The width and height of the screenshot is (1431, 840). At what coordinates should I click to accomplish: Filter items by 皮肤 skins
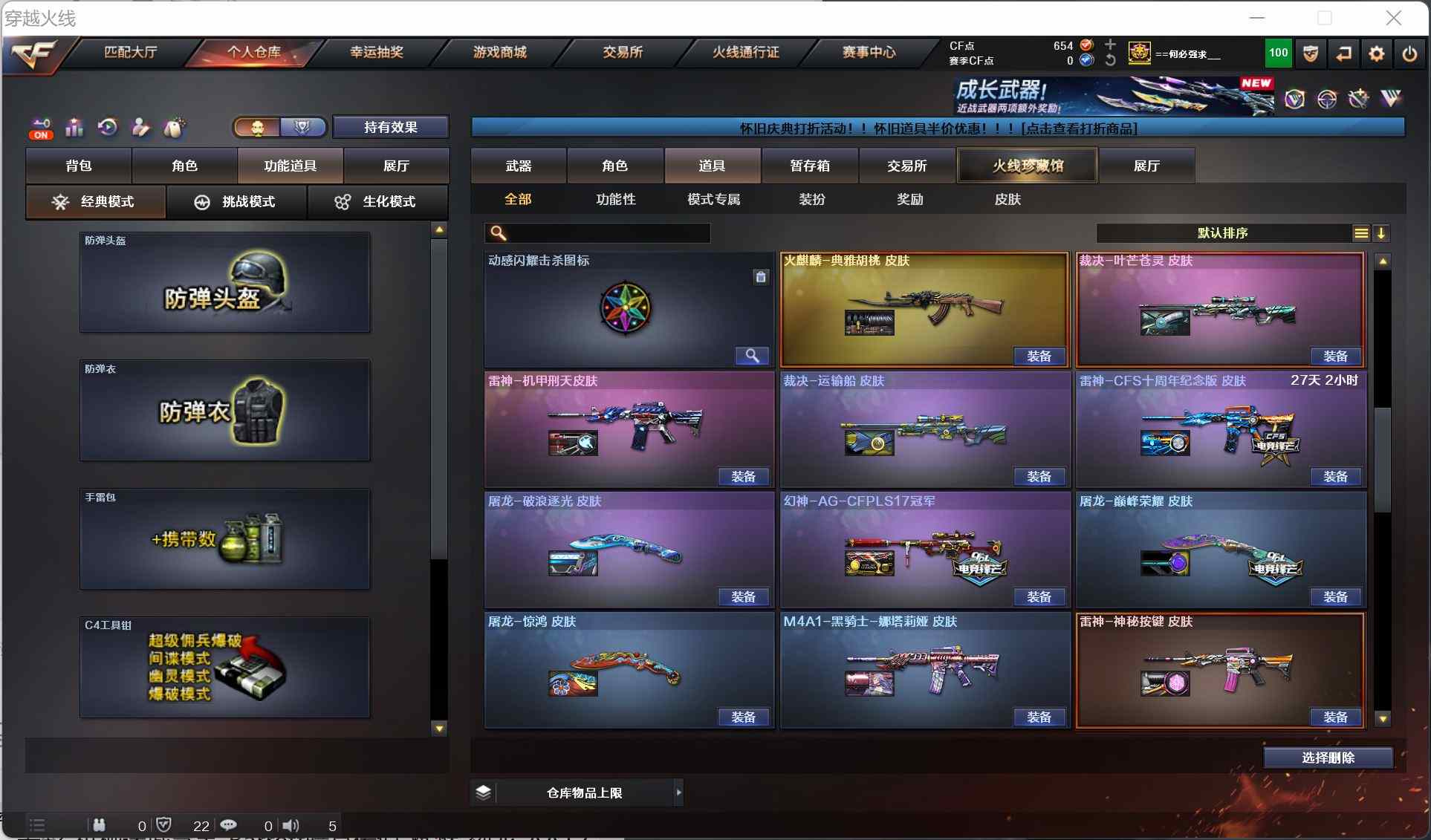point(1007,199)
